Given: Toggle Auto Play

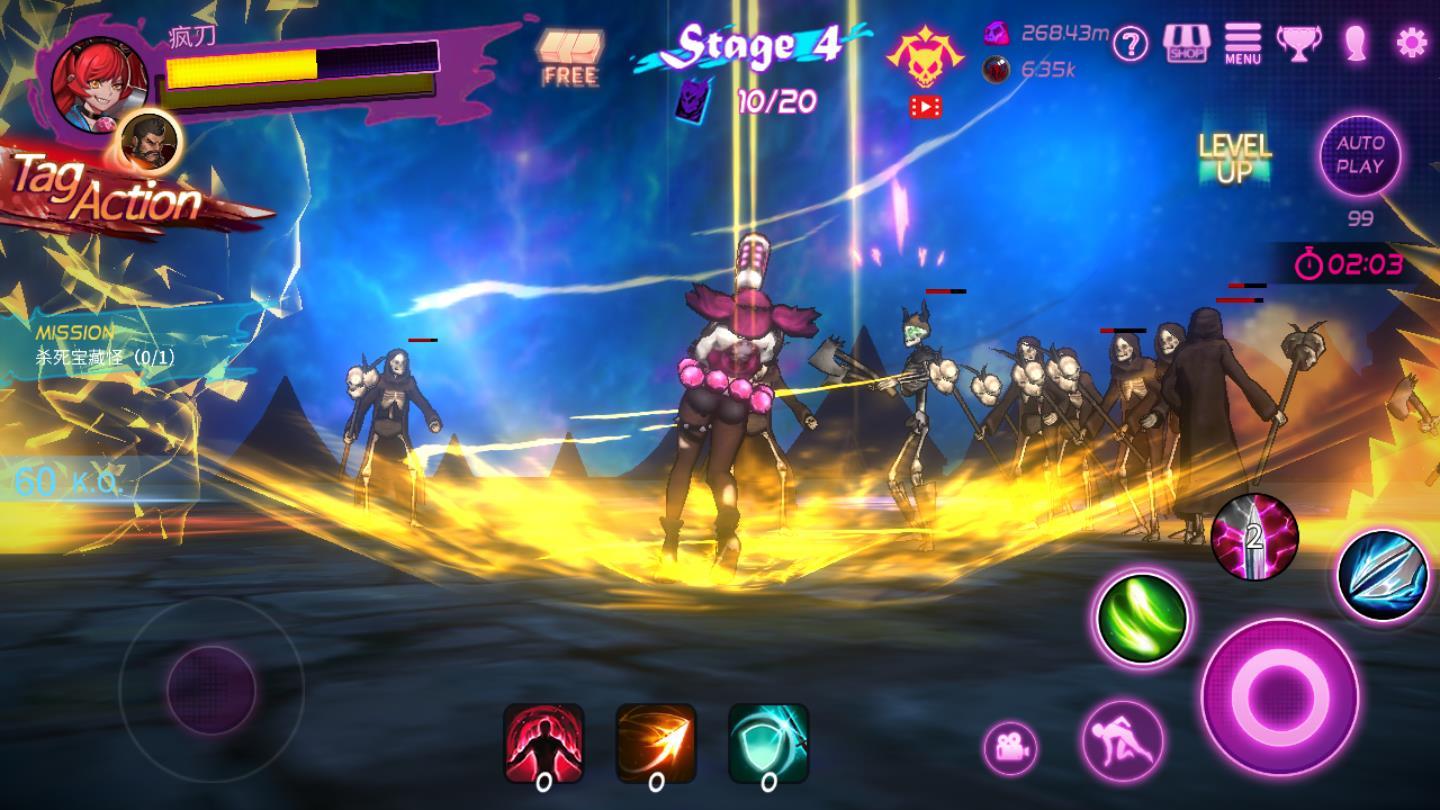Looking at the screenshot, I should pos(1360,156).
